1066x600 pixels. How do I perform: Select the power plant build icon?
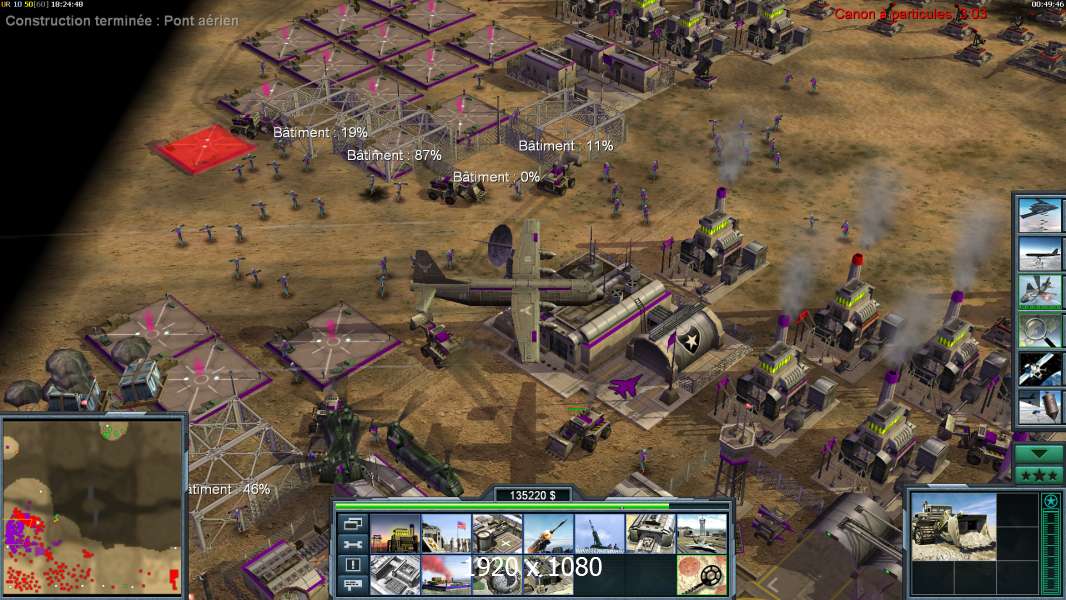pyautogui.click(x=395, y=534)
